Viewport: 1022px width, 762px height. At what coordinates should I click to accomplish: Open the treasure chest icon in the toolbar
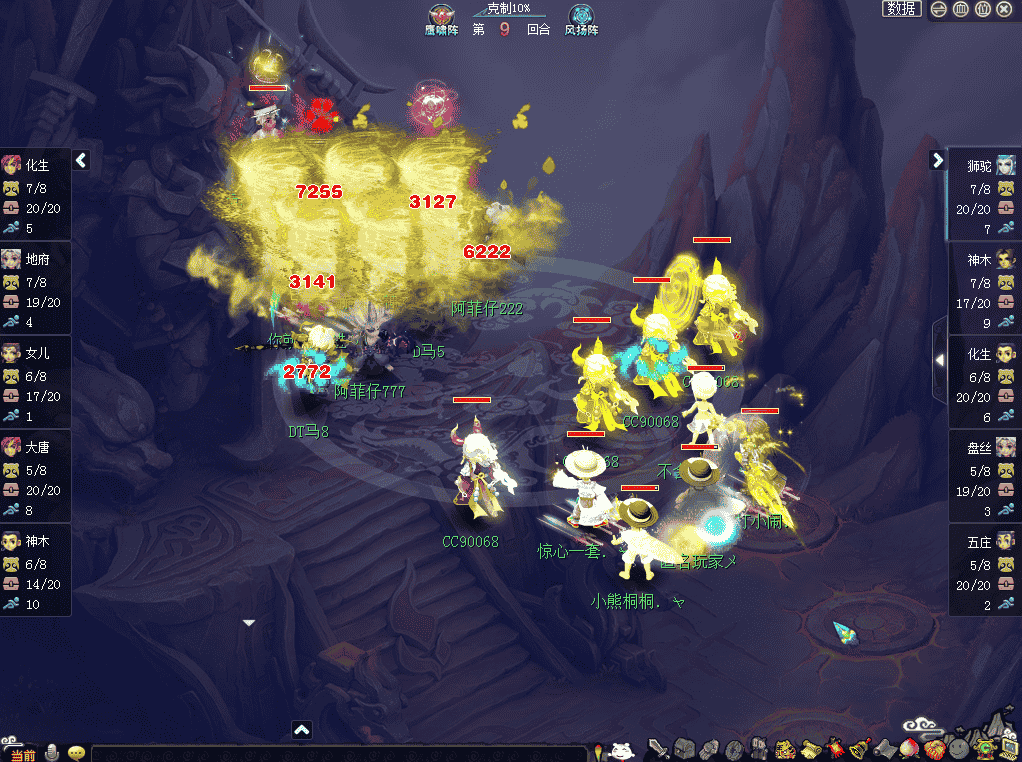pos(684,748)
